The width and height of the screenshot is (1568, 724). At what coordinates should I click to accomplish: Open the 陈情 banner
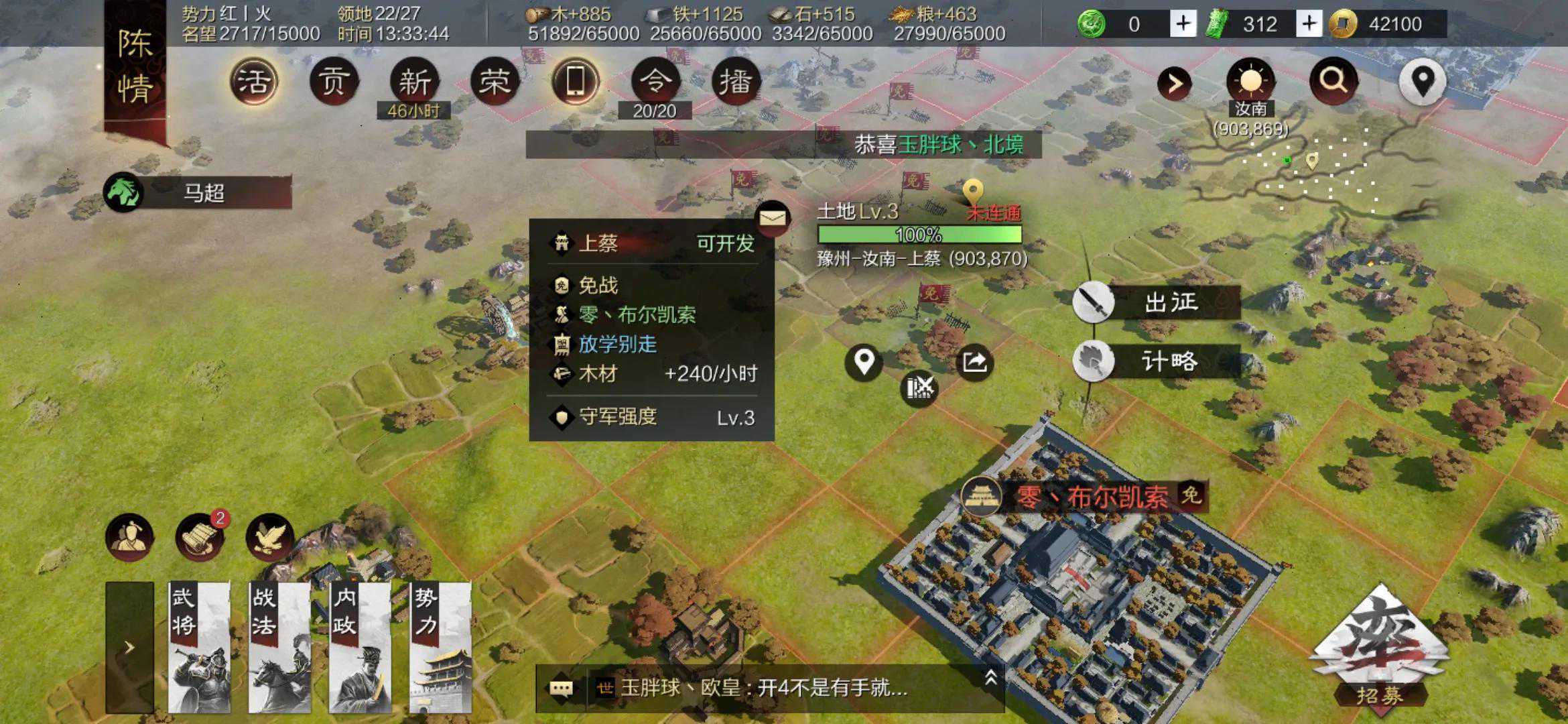[x=135, y=67]
